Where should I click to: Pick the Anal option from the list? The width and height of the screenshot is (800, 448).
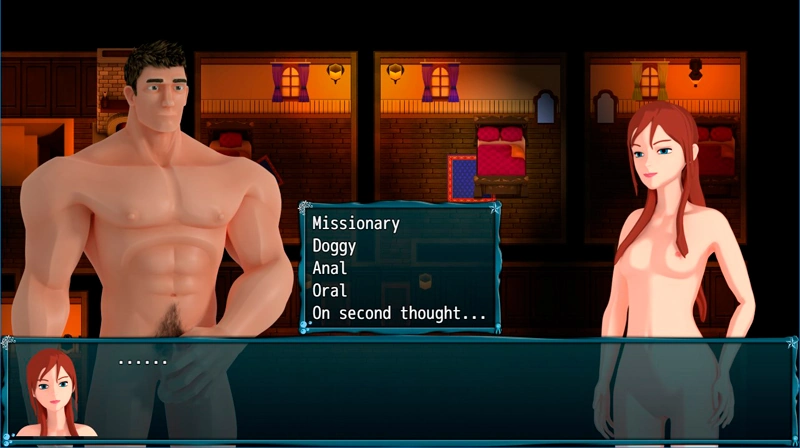[330, 268]
